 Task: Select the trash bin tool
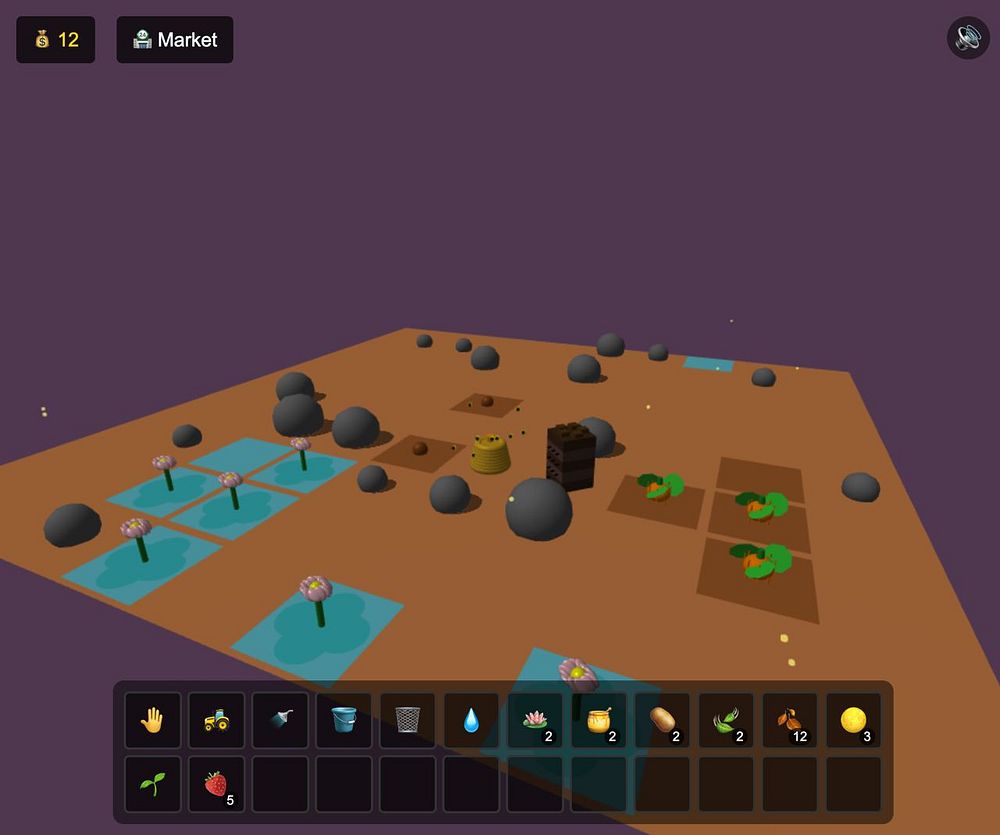tap(408, 720)
